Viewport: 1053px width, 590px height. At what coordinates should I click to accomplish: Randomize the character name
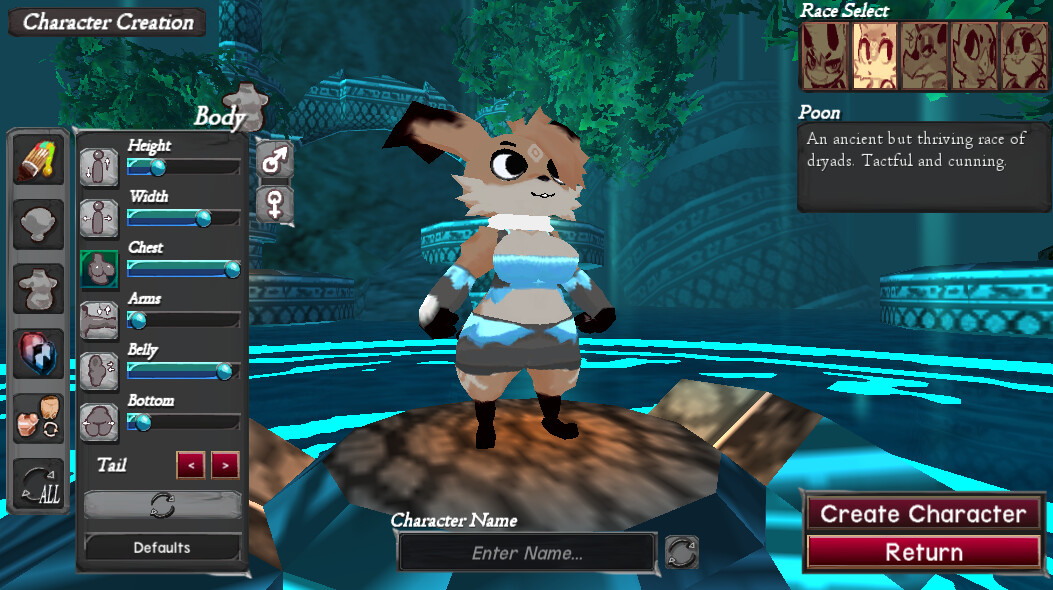(681, 552)
